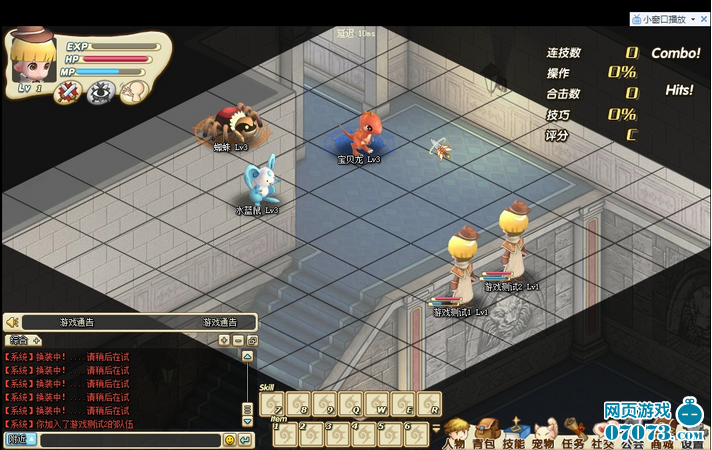The image size is (712, 450).
Task: Toggle the crossed swords combat icon
Action: click(68, 93)
